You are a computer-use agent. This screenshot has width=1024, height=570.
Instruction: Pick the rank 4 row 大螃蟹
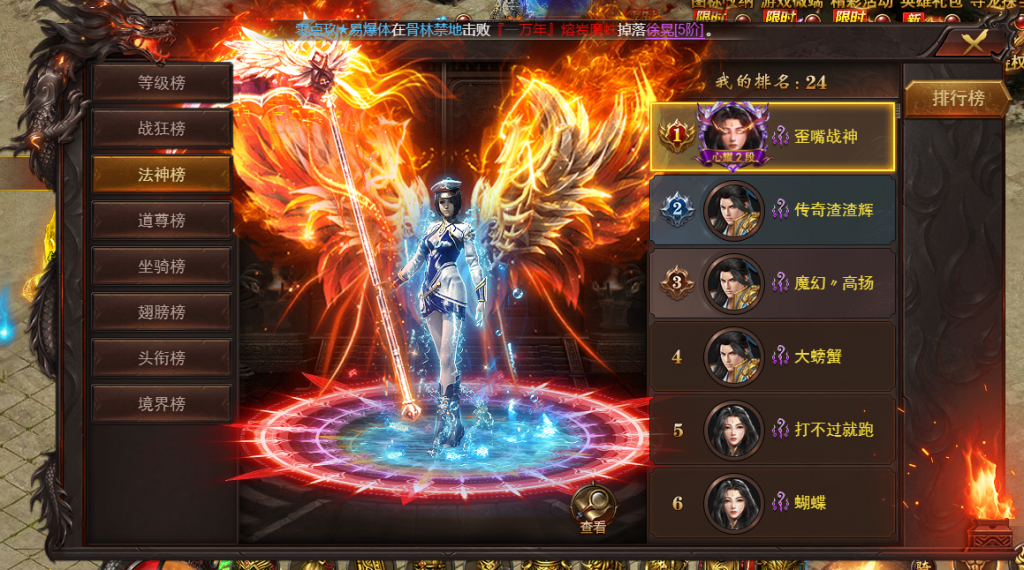[x=772, y=356]
